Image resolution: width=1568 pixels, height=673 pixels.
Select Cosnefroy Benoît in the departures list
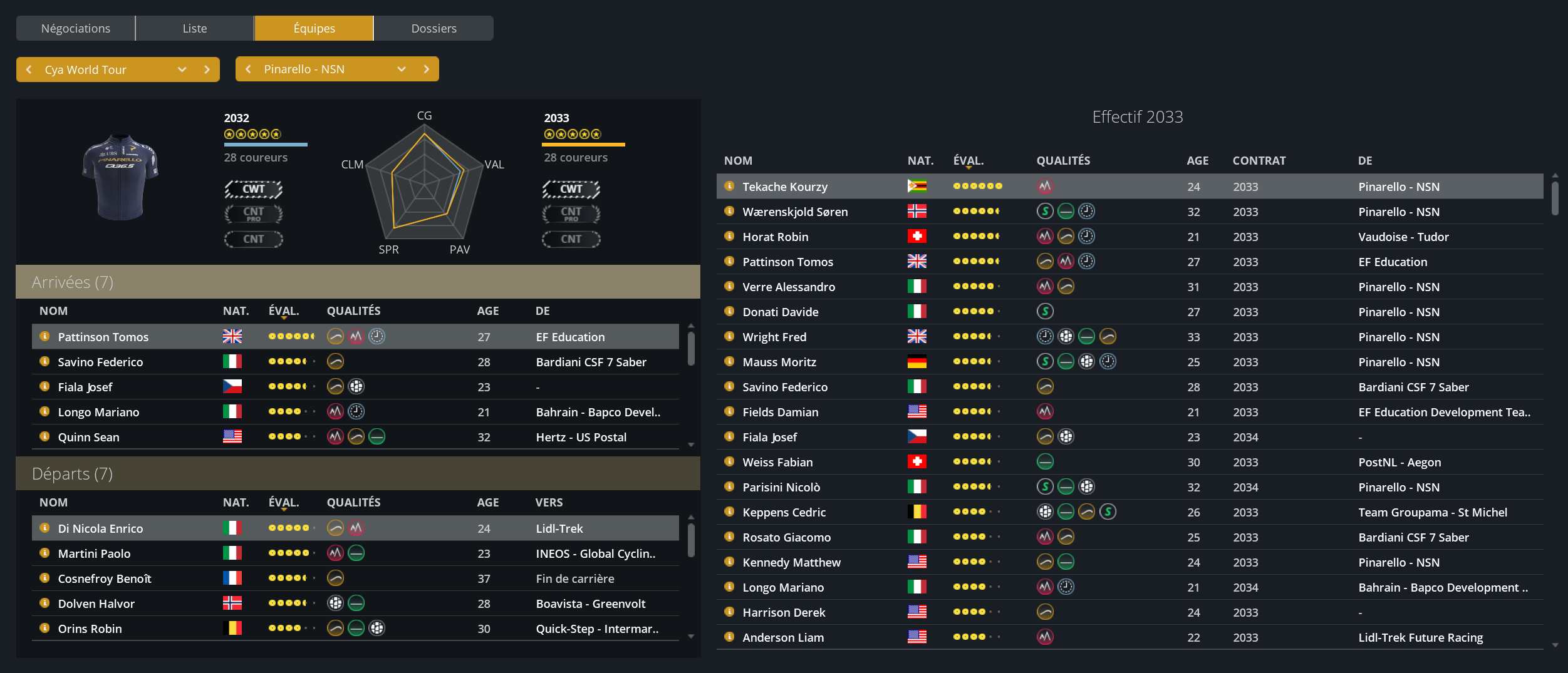[x=105, y=578]
